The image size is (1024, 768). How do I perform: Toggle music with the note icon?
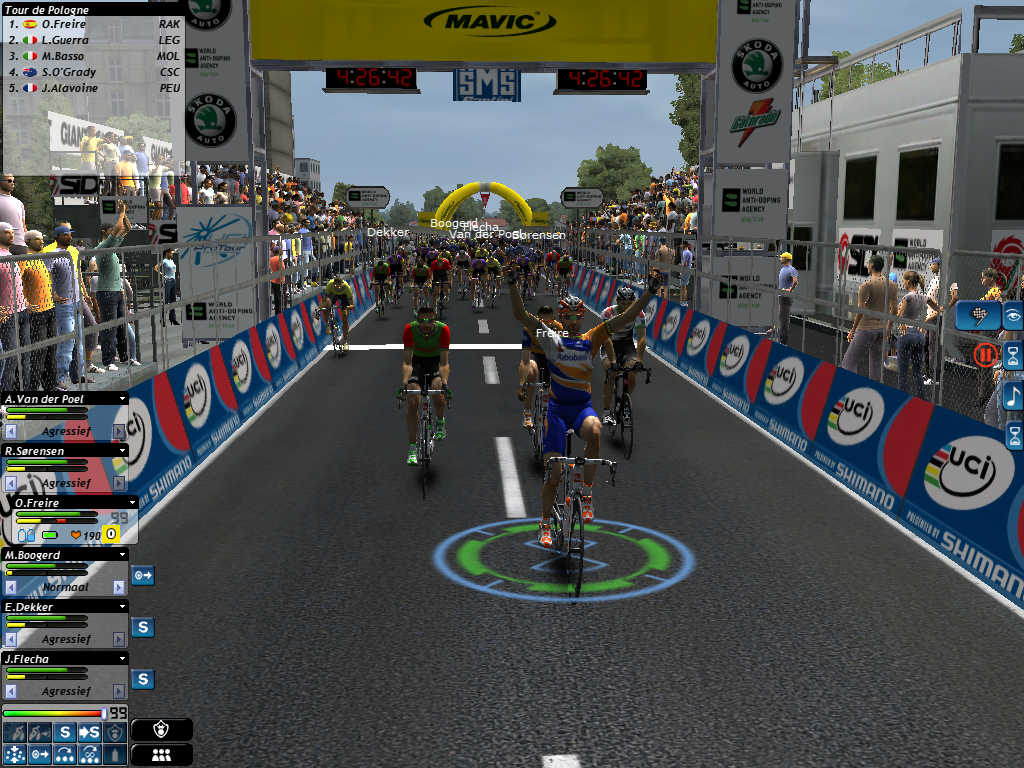1013,396
